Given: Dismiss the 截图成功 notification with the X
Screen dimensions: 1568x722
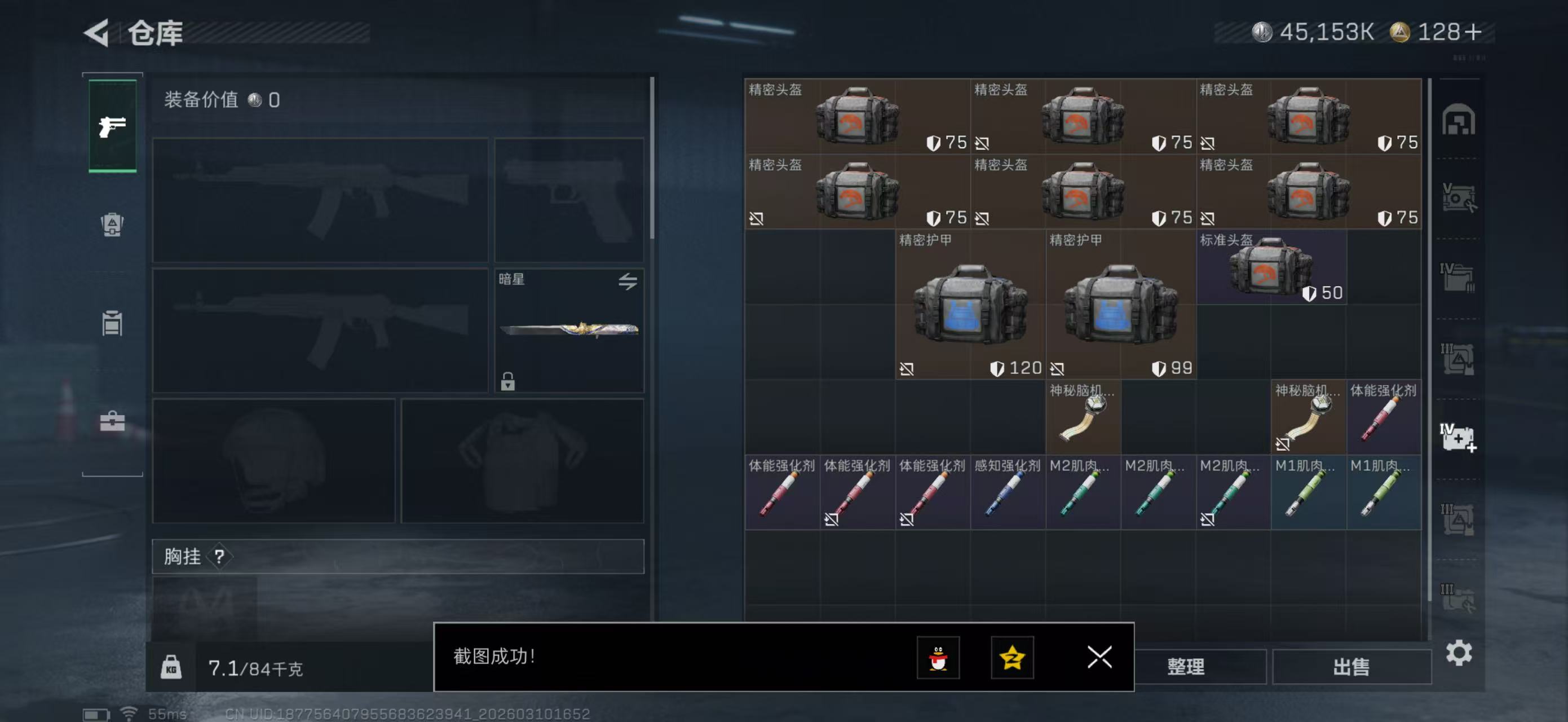Looking at the screenshot, I should click(x=1099, y=658).
